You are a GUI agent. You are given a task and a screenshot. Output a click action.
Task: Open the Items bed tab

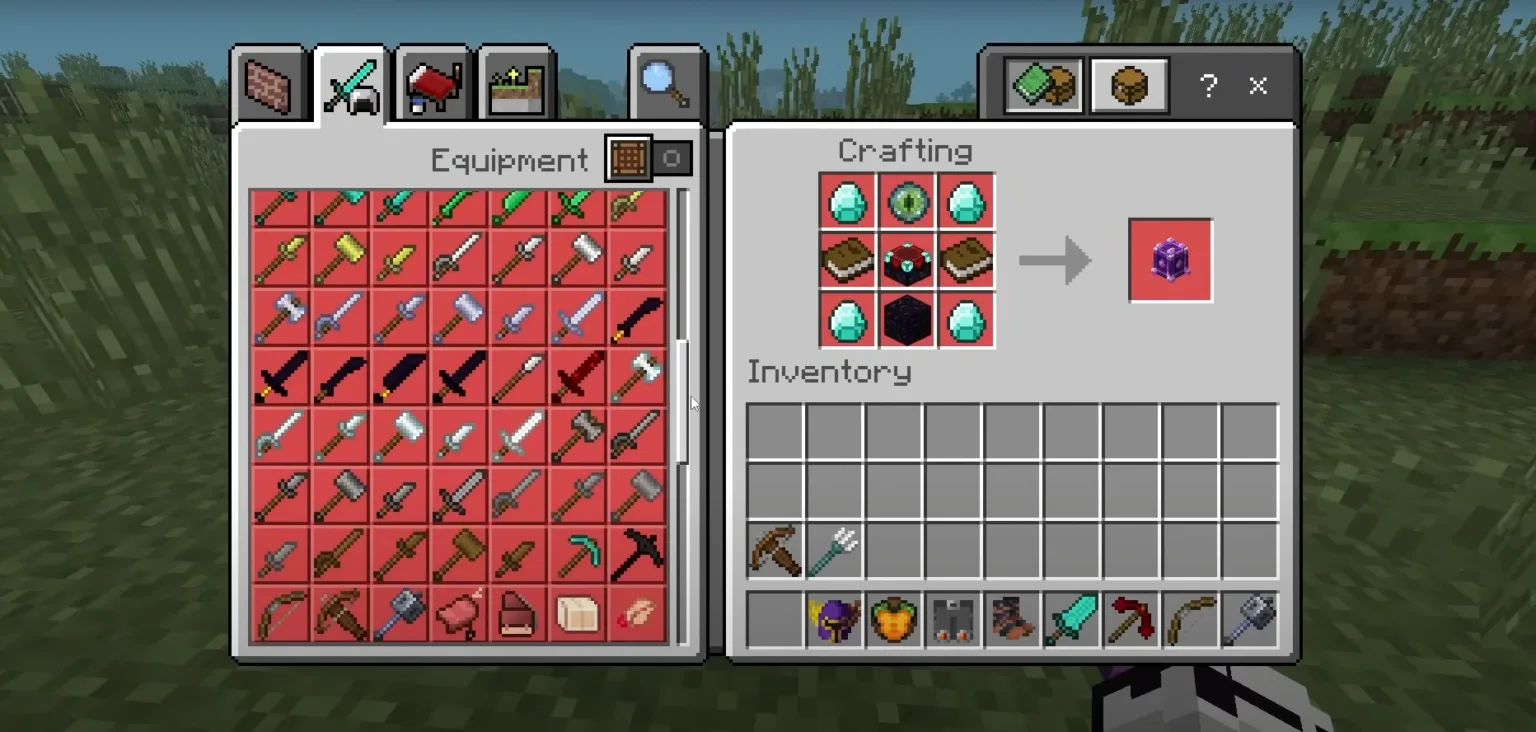(433, 87)
